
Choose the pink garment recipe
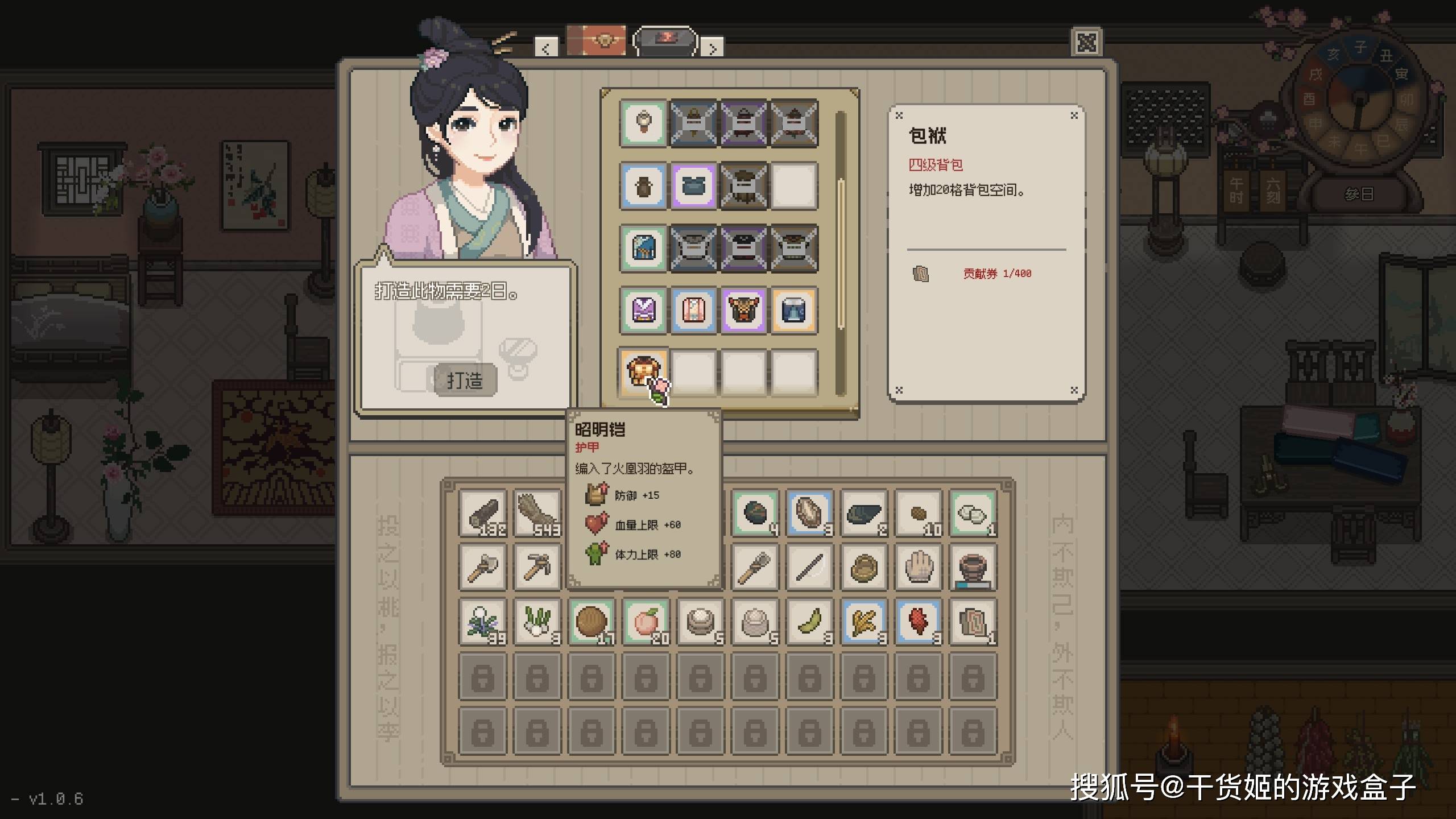click(693, 311)
